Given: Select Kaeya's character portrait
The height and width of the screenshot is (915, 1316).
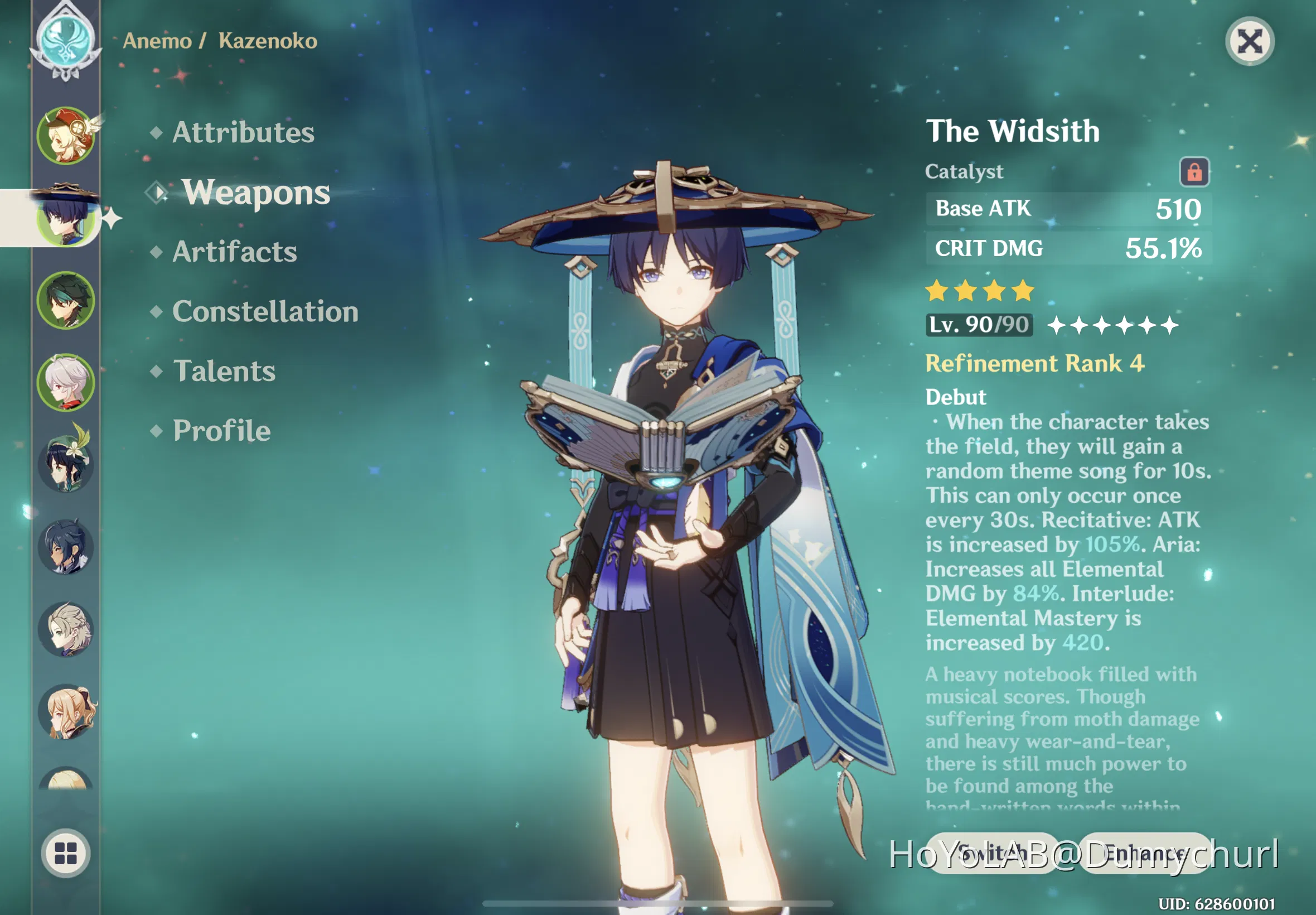Looking at the screenshot, I should 67,546.
